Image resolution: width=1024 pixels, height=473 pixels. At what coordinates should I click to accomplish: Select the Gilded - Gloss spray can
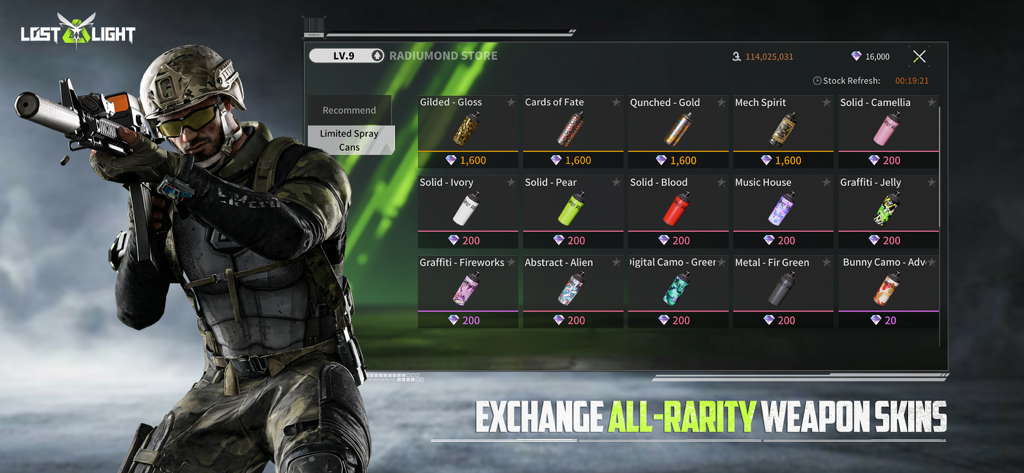pos(467,130)
